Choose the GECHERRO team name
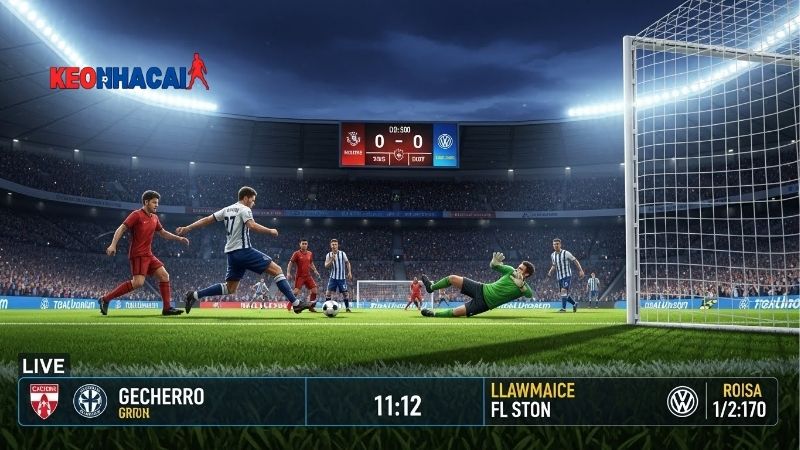The width and height of the screenshot is (800, 450). tap(161, 397)
